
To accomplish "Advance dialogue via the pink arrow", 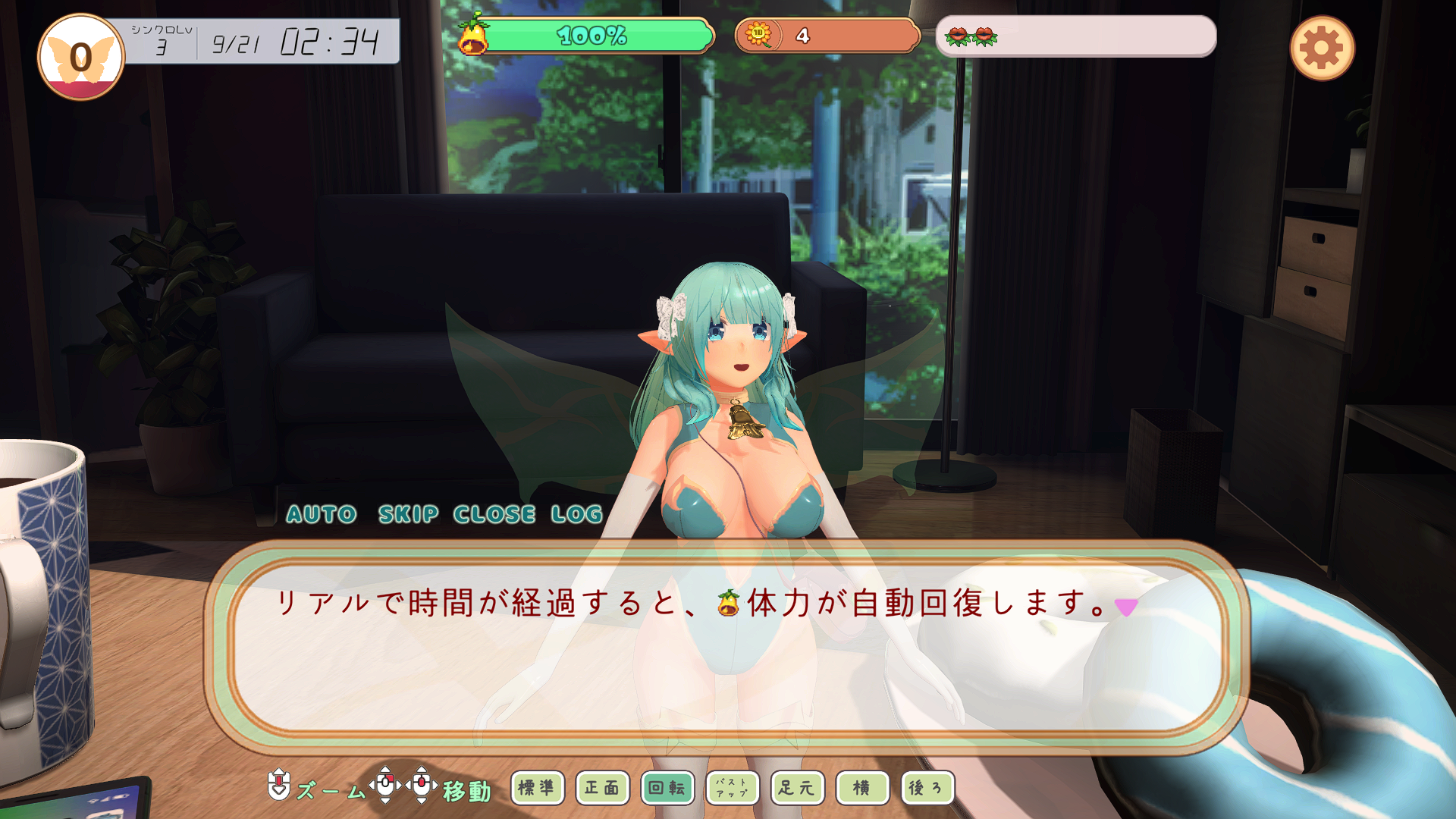I will pos(1126,607).
